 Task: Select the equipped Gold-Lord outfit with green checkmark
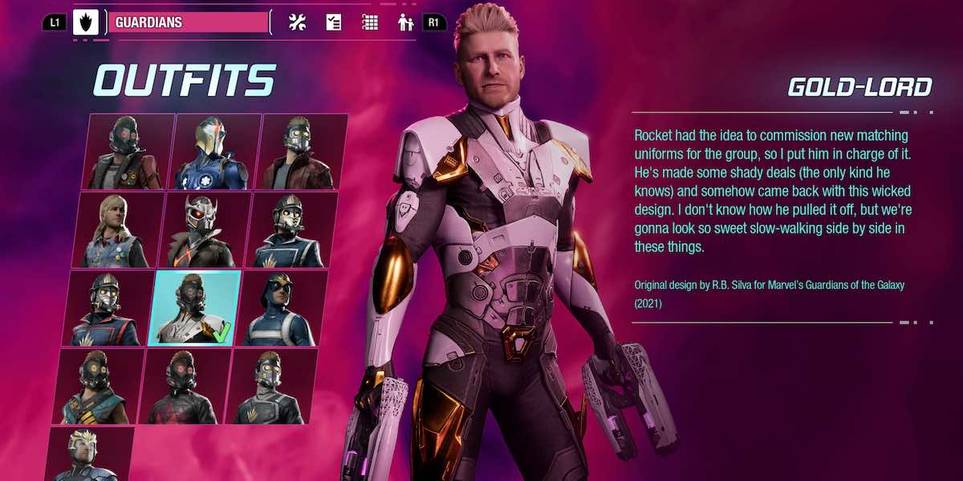coord(195,308)
